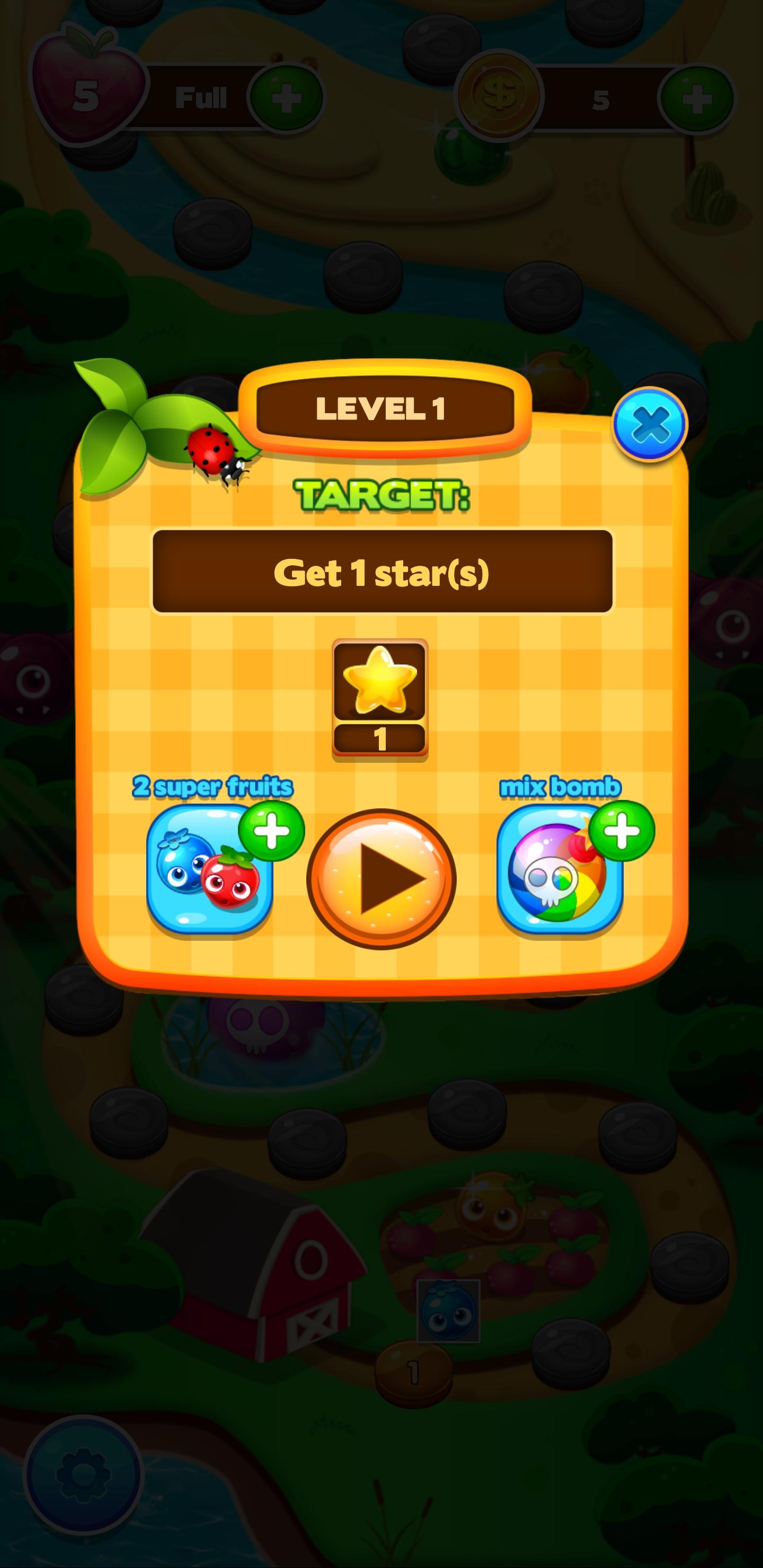Tap the green plus on the super fruits booster

pos(273,831)
